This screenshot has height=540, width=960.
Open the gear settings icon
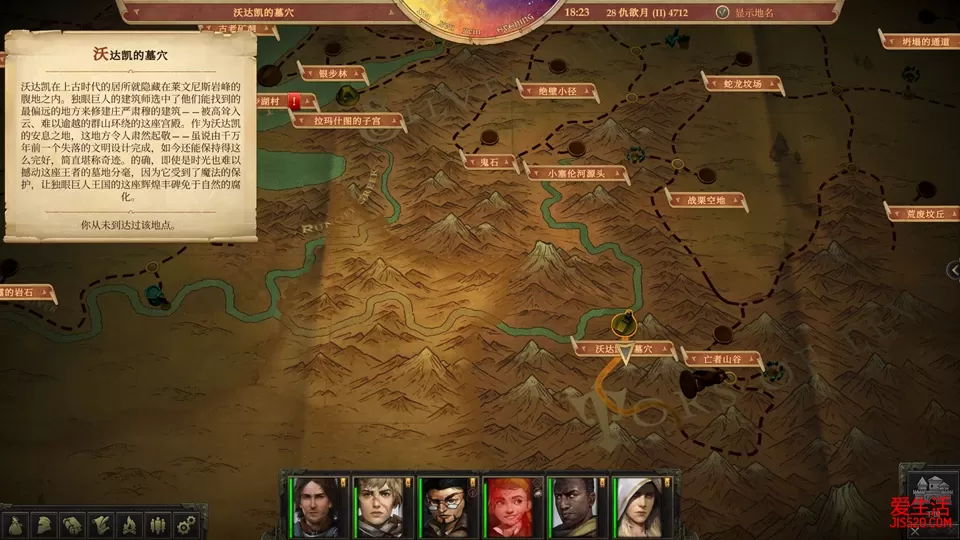click(x=184, y=524)
